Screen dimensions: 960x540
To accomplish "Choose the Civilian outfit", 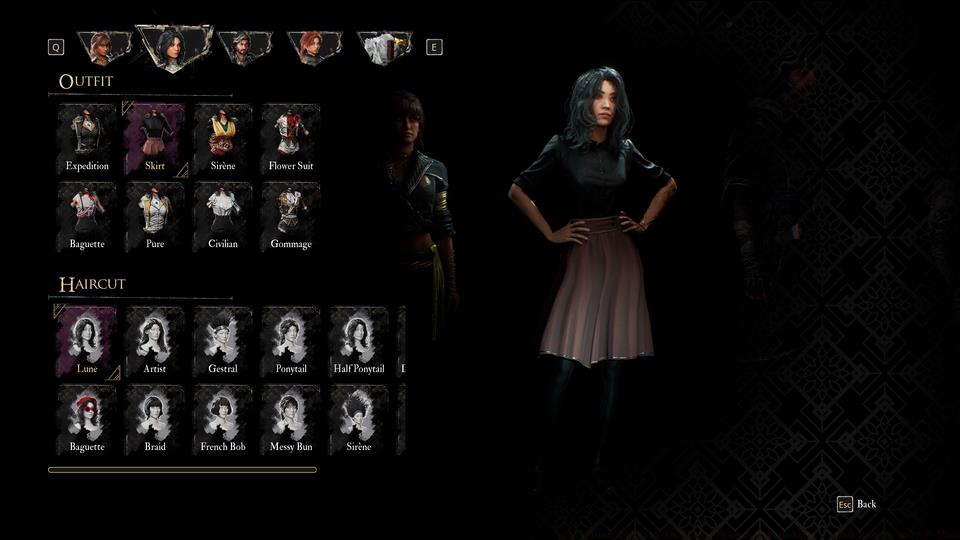I will tap(223, 216).
